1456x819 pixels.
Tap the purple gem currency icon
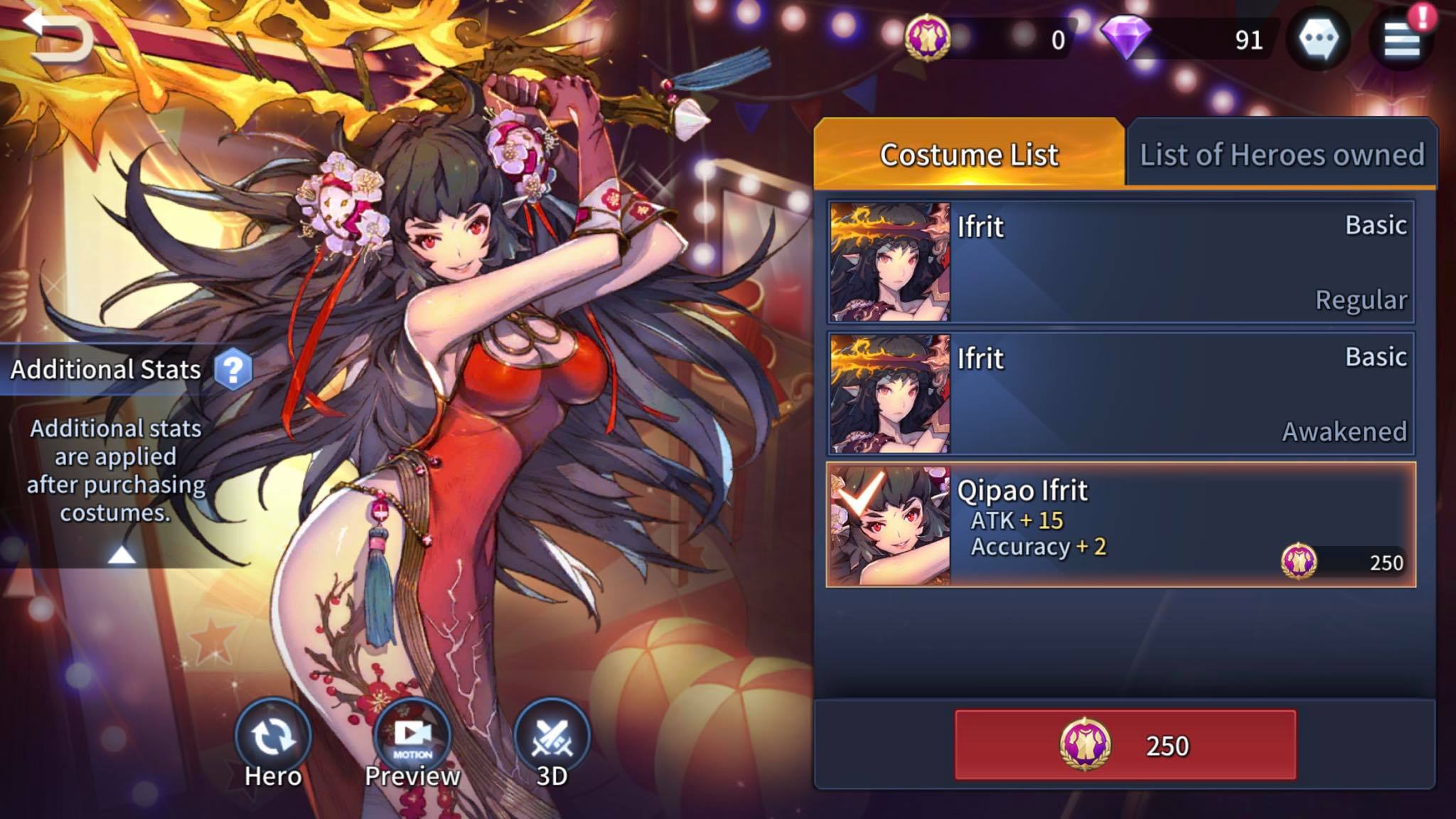[1125, 37]
